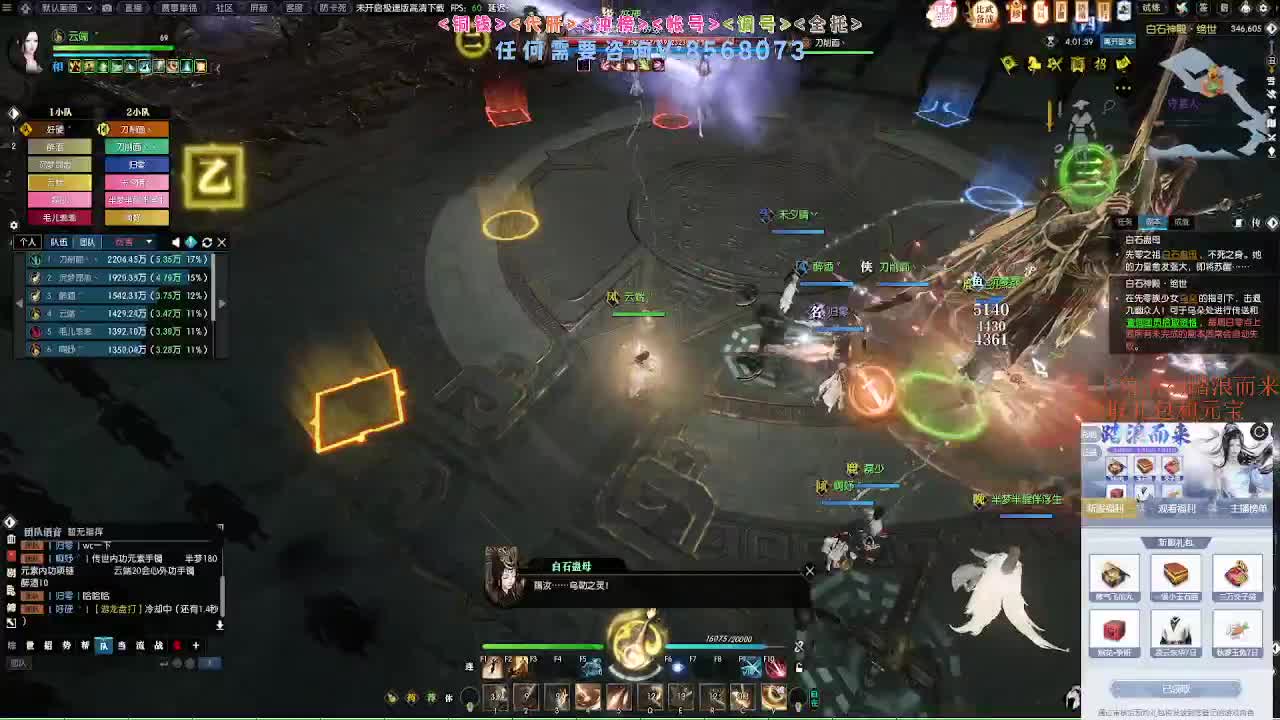Screen dimensions: 1280x720
Task: Click the 再开副本 button near the timer
Action: (1118, 42)
